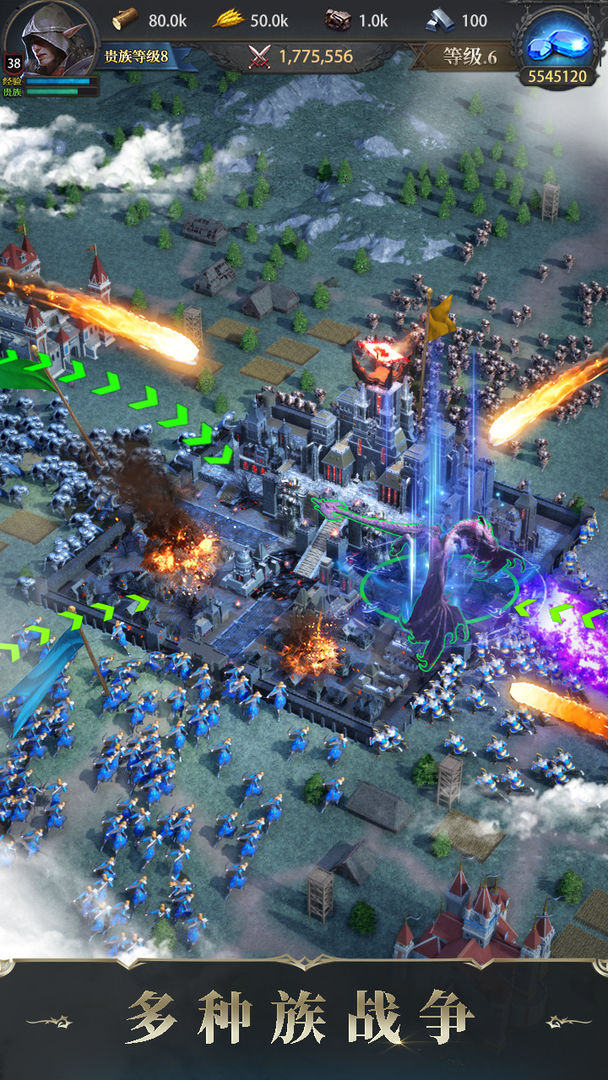Tap the iron ore resource icon
The height and width of the screenshot is (1080, 608).
338,20
